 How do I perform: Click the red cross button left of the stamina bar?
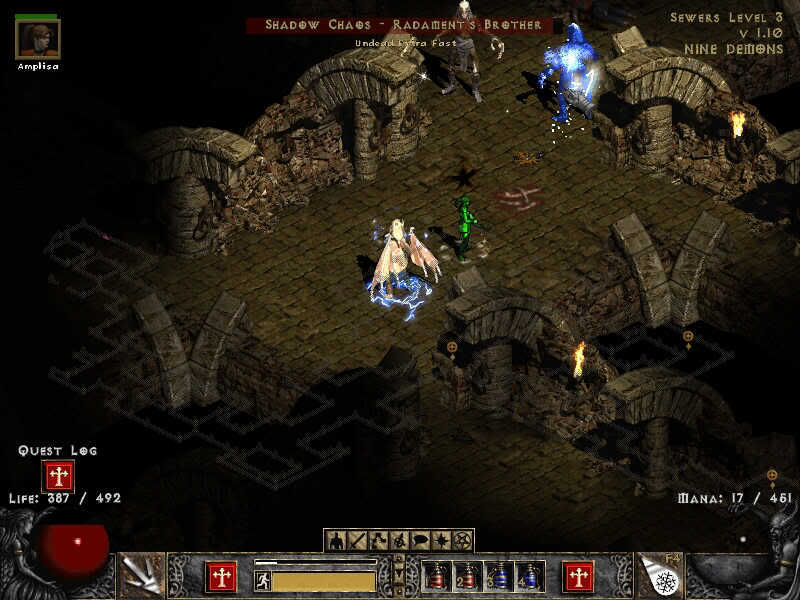(x=221, y=576)
